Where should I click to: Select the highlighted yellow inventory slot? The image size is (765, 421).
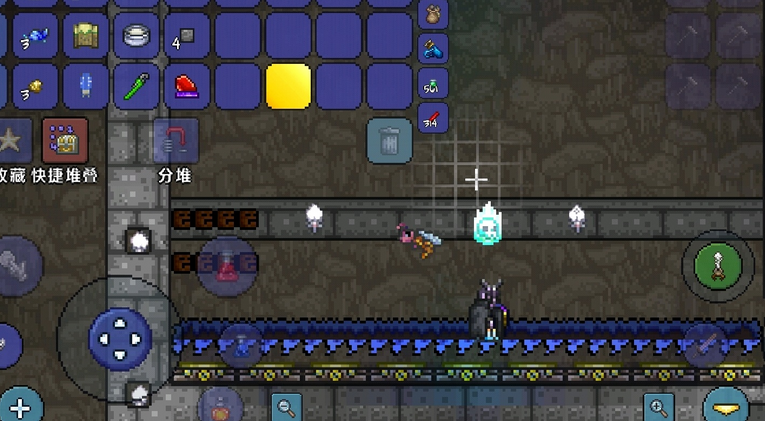[289, 86]
